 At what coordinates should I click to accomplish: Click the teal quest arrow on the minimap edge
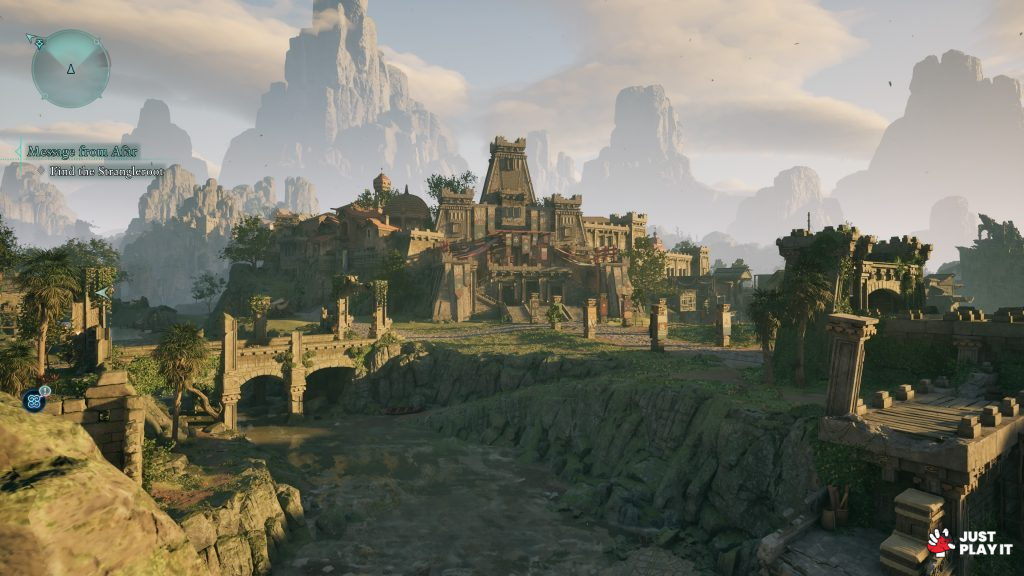click(35, 41)
